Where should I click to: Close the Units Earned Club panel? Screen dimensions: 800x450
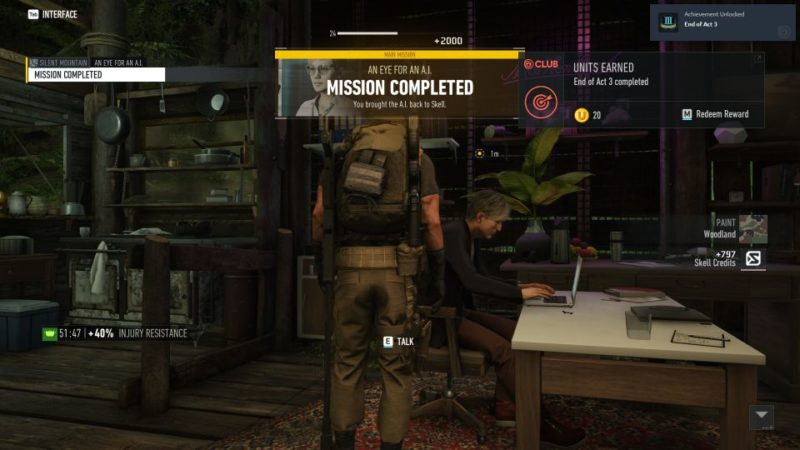click(x=757, y=60)
